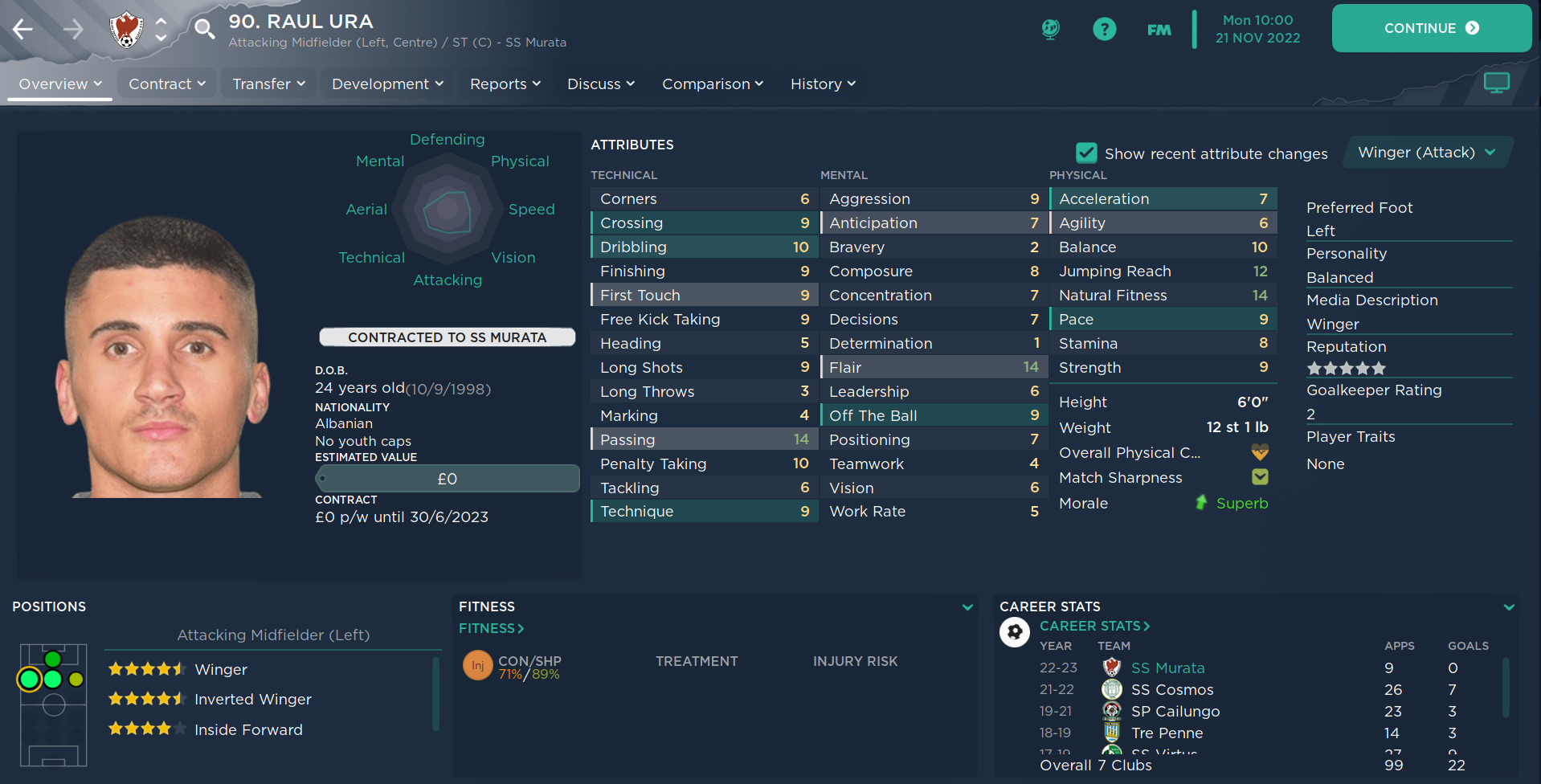Click the back navigation arrow
Screen dimensions: 1541x784
coord(22,28)
